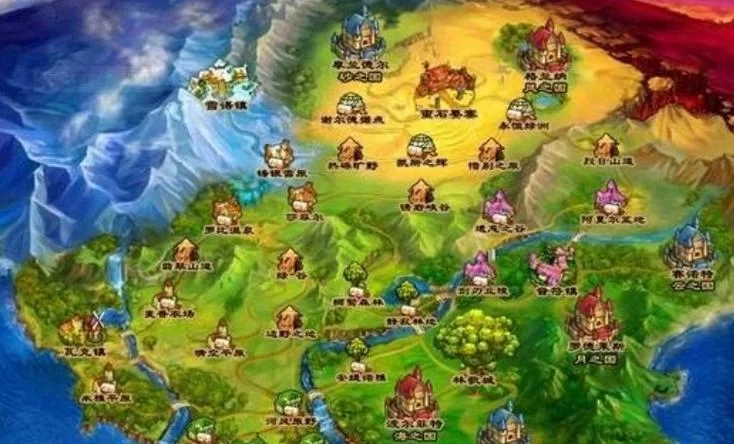Choose the 铸银雪原 snowfield marker
This screenshot has height=444, width=734.
pyautogui.click(x=279, y=154)
